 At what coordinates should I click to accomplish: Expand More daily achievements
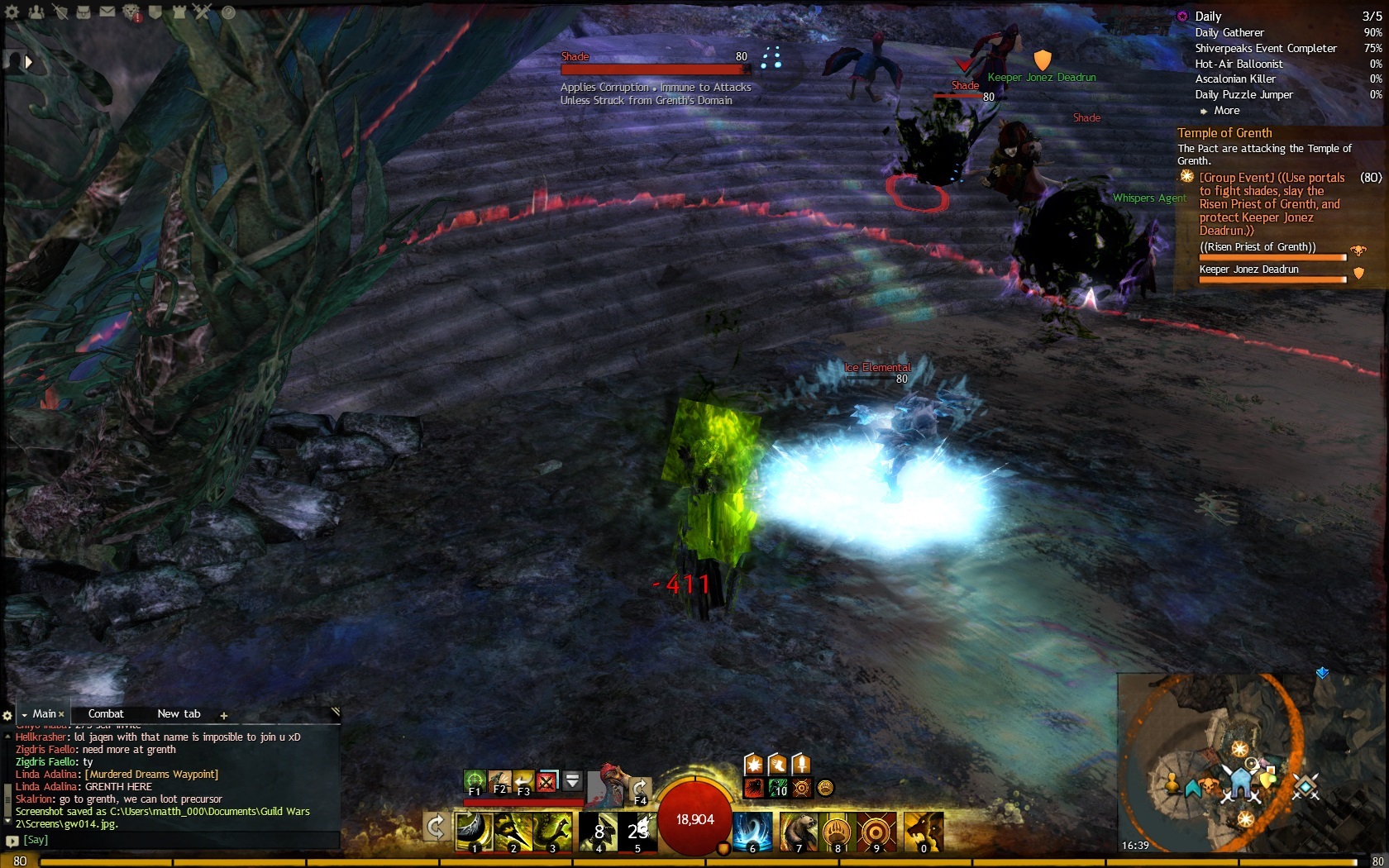point(1226,110)
